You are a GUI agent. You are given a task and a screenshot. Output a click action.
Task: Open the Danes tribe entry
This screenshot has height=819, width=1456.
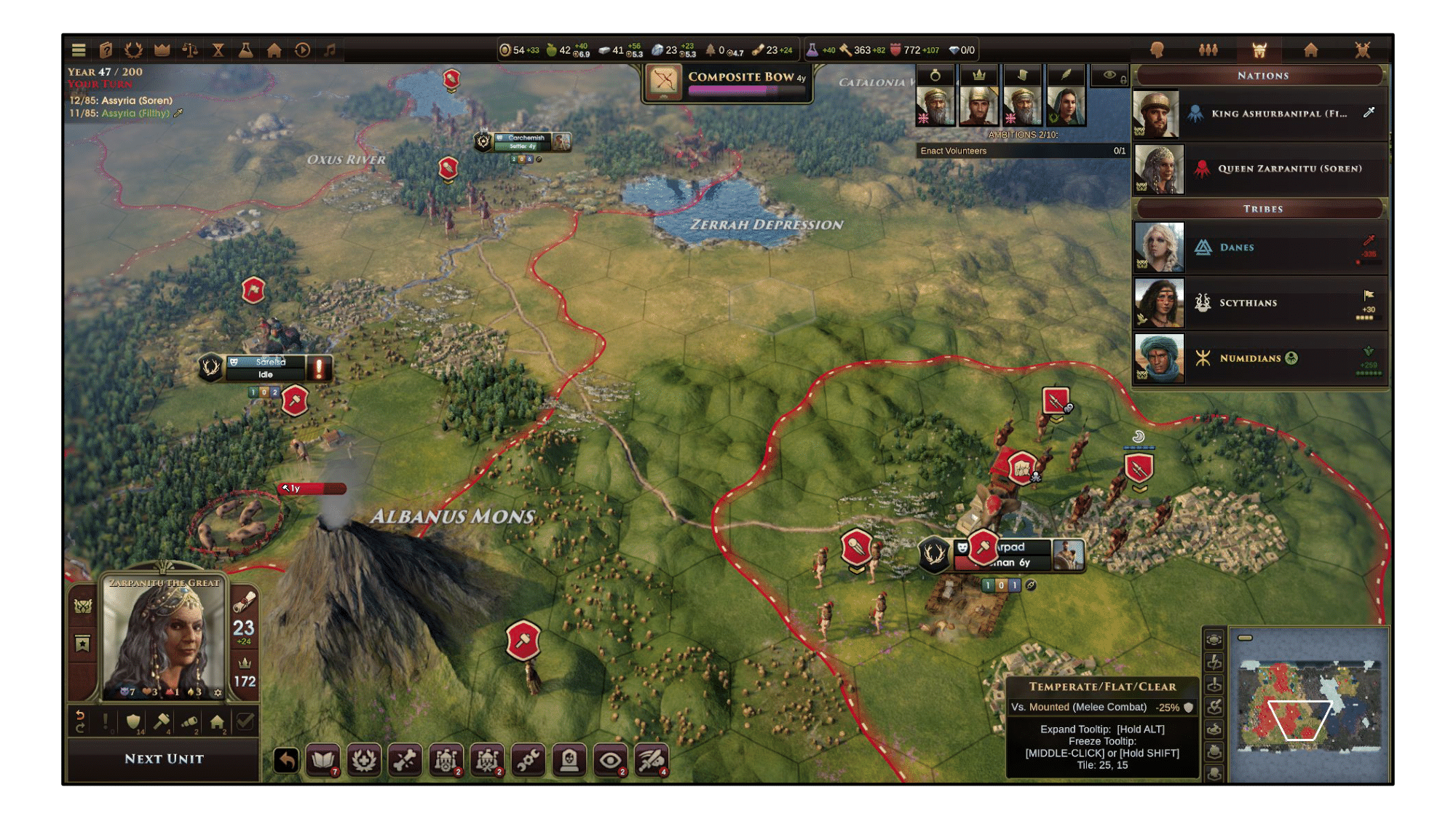click(x=1261, y=248)
